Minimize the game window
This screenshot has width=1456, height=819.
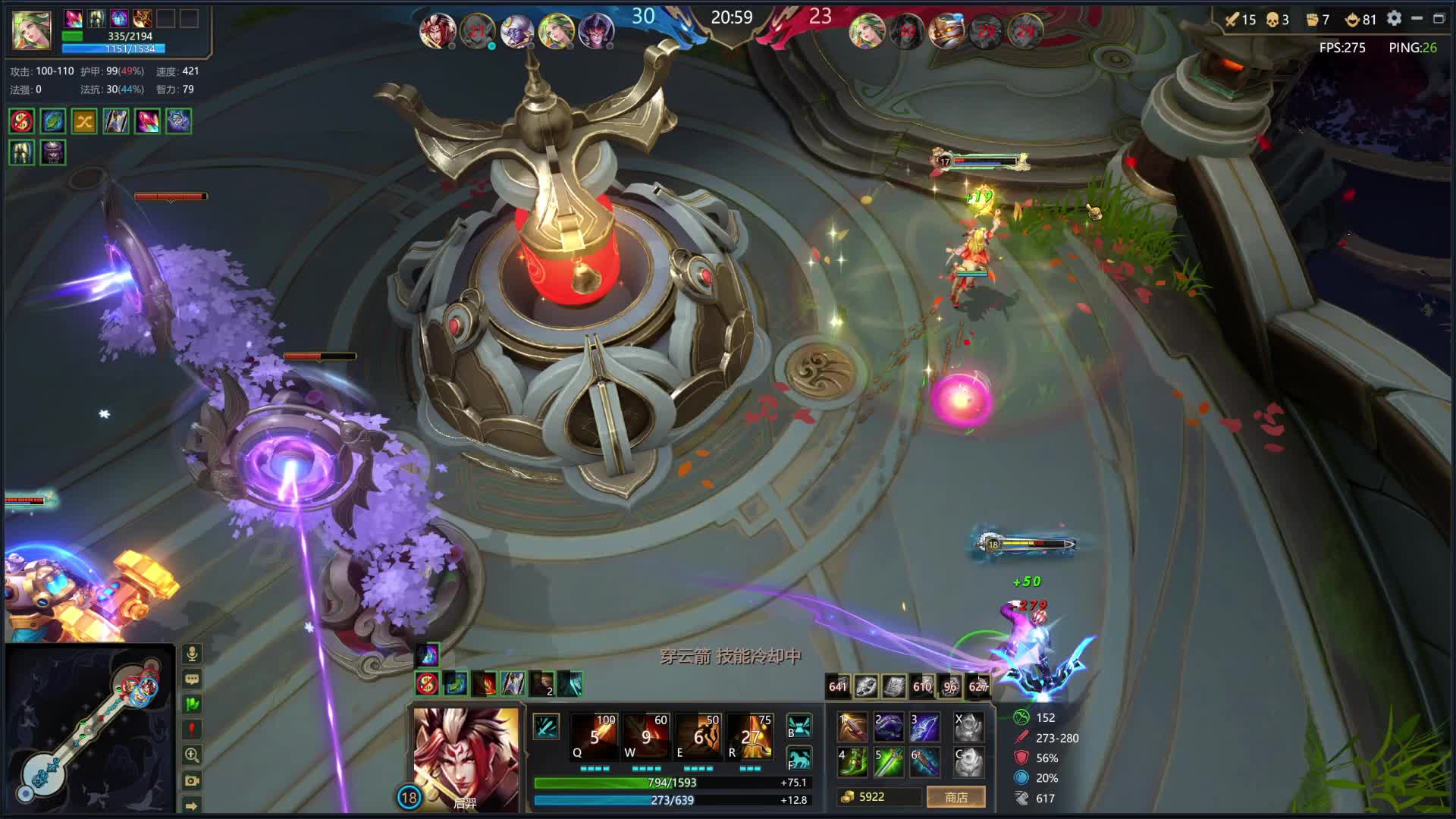coord(1417,19)
